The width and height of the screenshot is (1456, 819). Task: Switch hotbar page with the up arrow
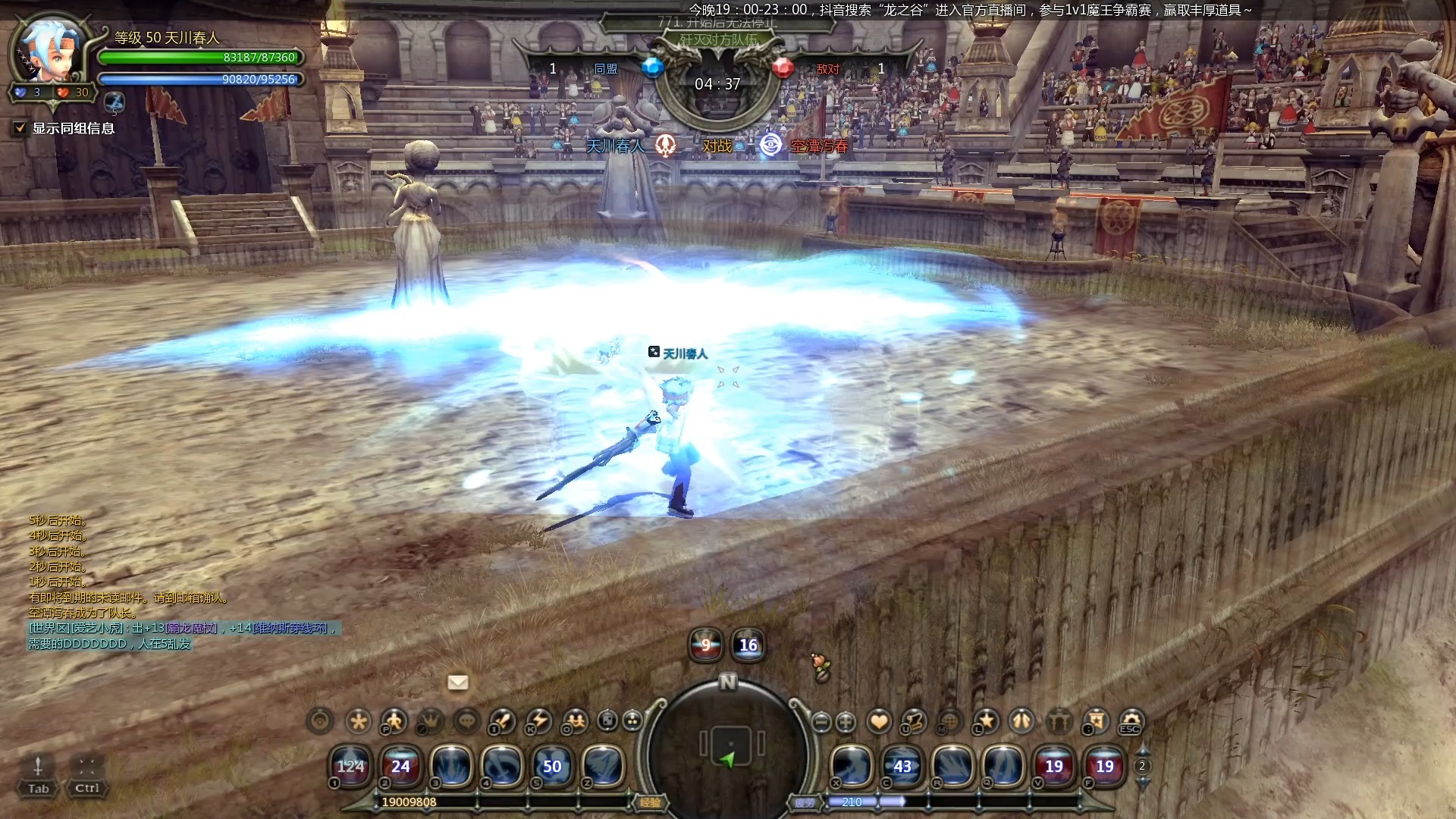pyautogui.click(x=1142, y=750)
